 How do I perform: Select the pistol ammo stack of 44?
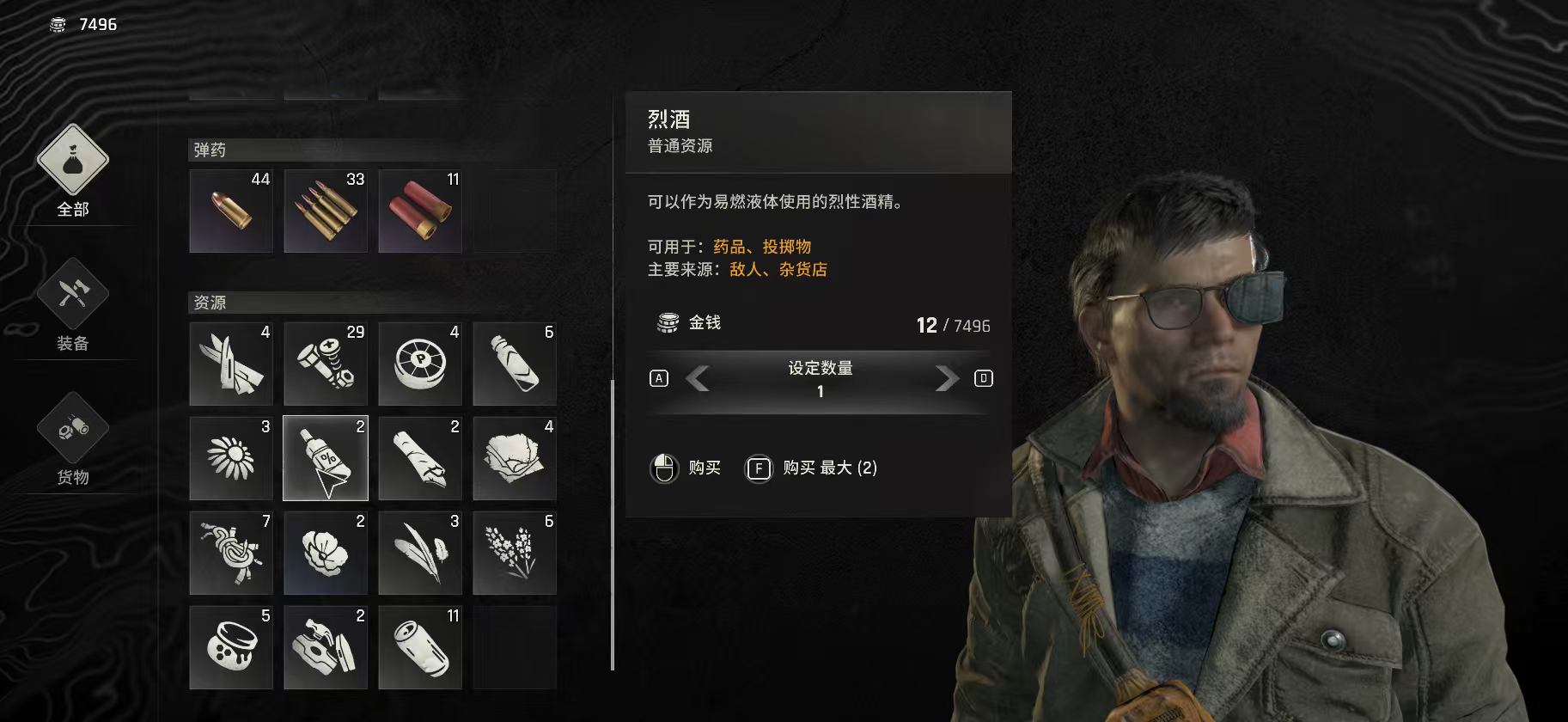[230, 211]
